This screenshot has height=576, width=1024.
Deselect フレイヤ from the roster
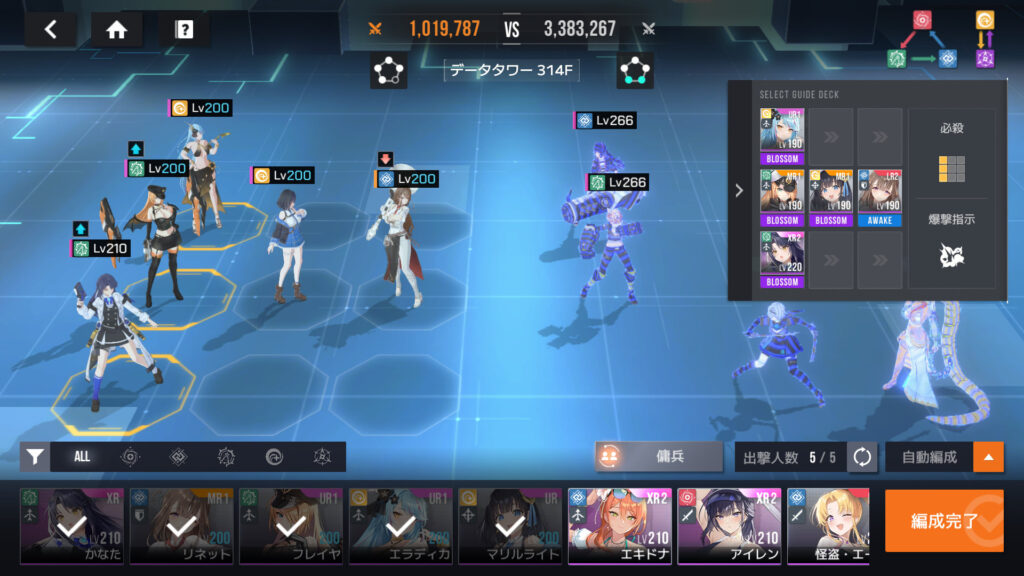tap(290, 527)
